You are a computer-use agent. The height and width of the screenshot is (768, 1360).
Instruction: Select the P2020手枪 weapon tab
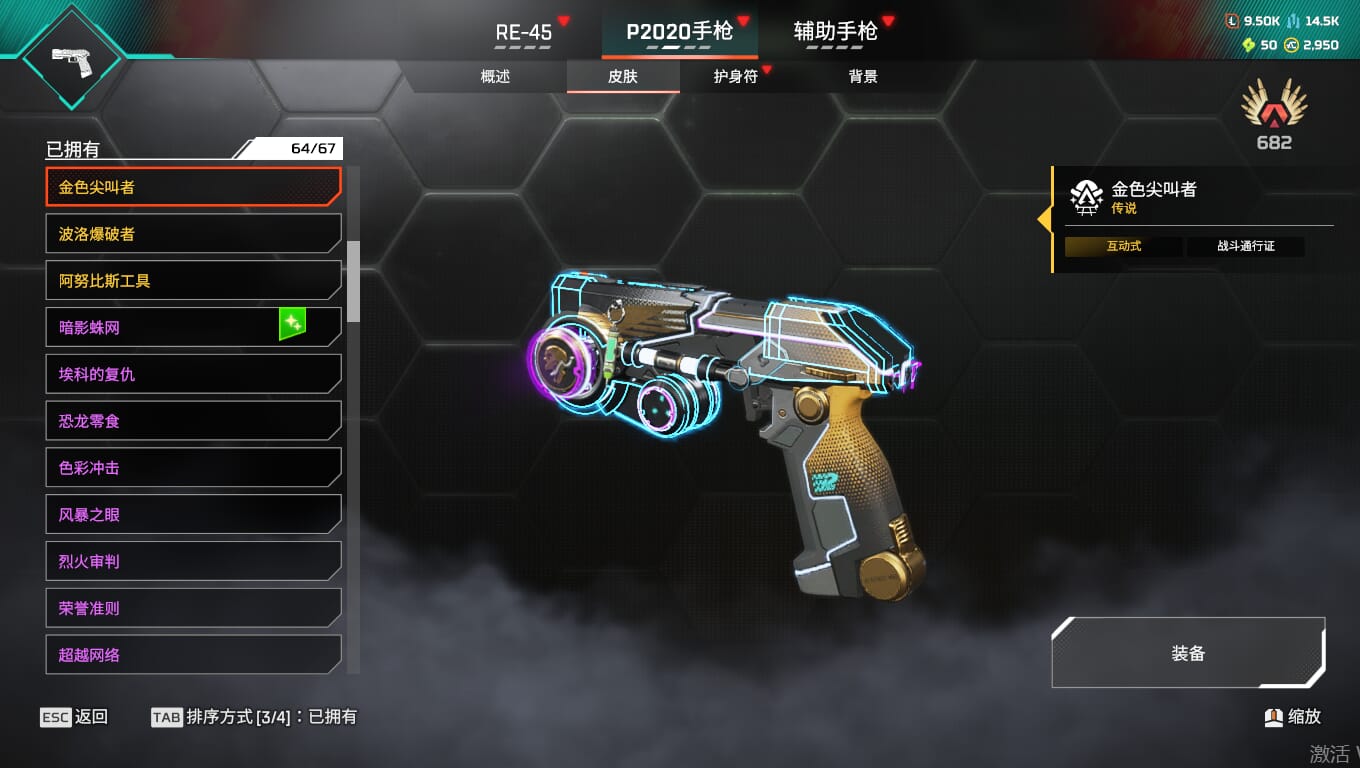click(679, 32)
